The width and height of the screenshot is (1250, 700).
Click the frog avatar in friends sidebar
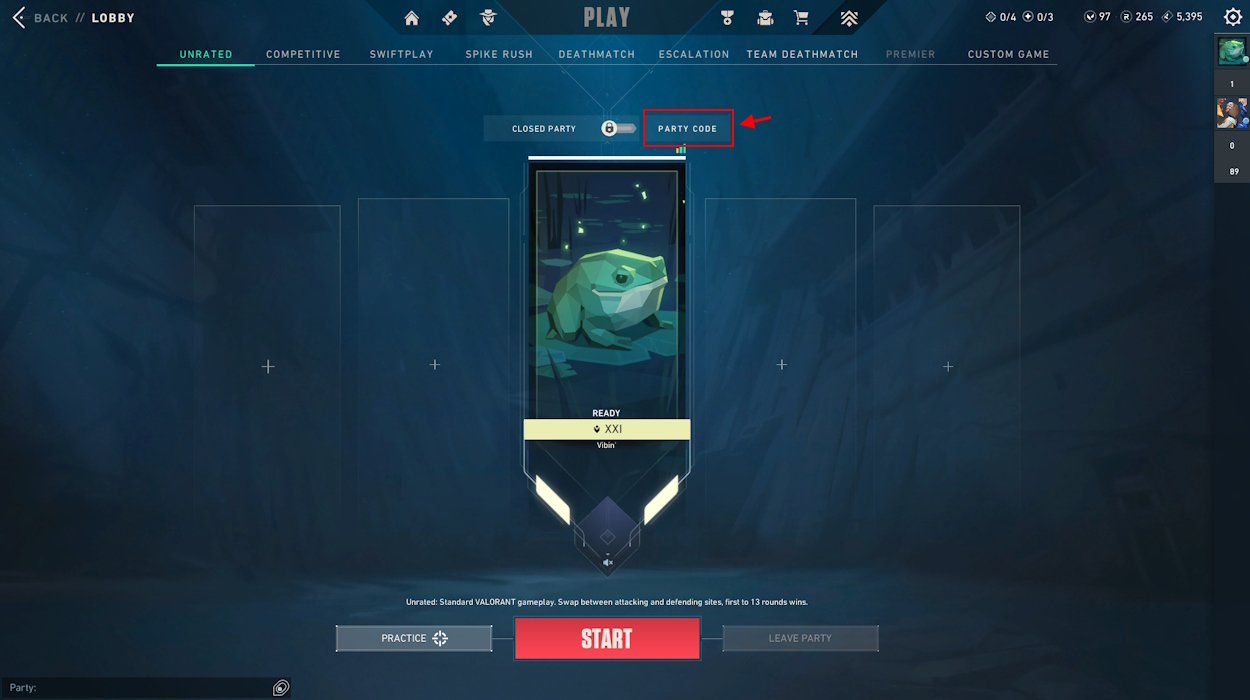click(x=1232, y=52)
